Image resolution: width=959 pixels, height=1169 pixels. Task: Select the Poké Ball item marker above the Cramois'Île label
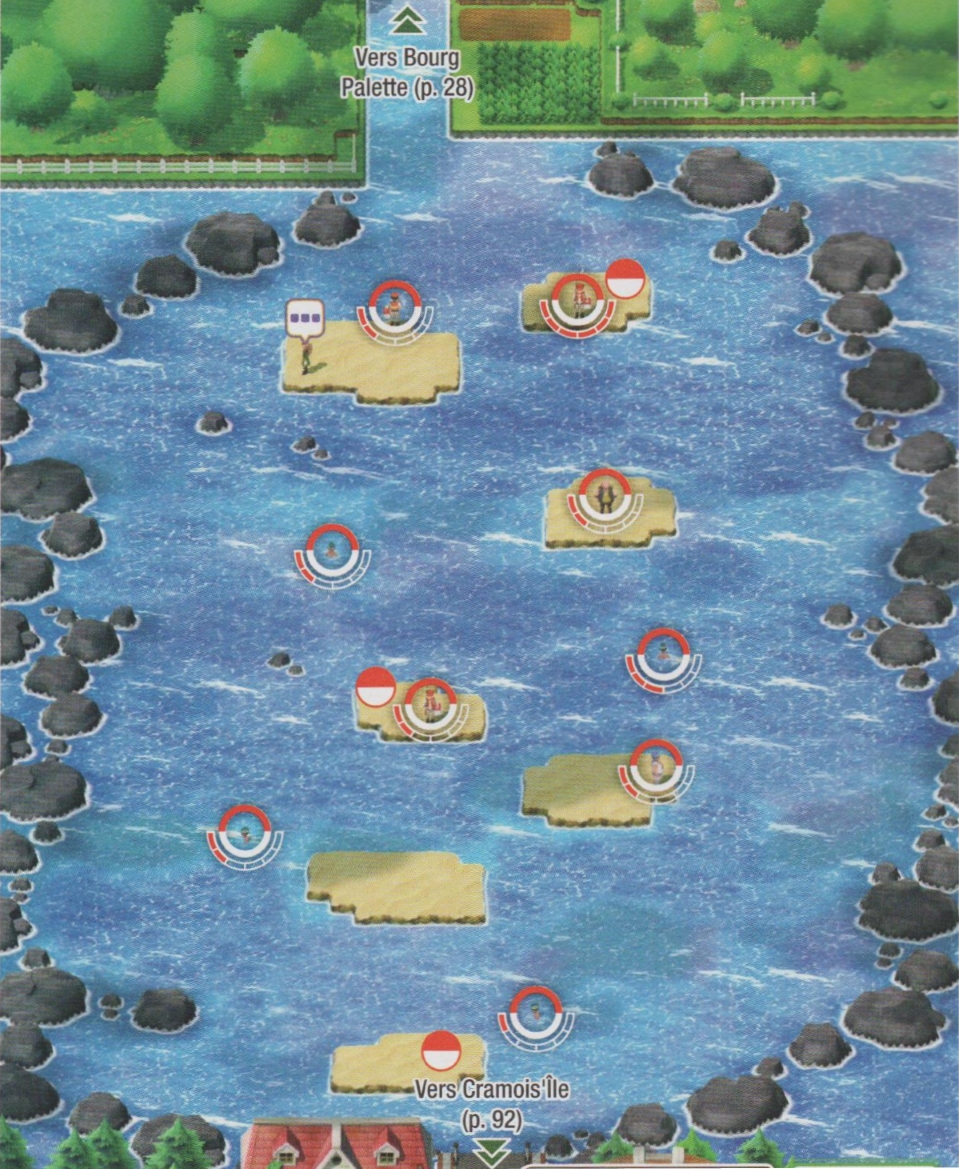(441, 1052)
